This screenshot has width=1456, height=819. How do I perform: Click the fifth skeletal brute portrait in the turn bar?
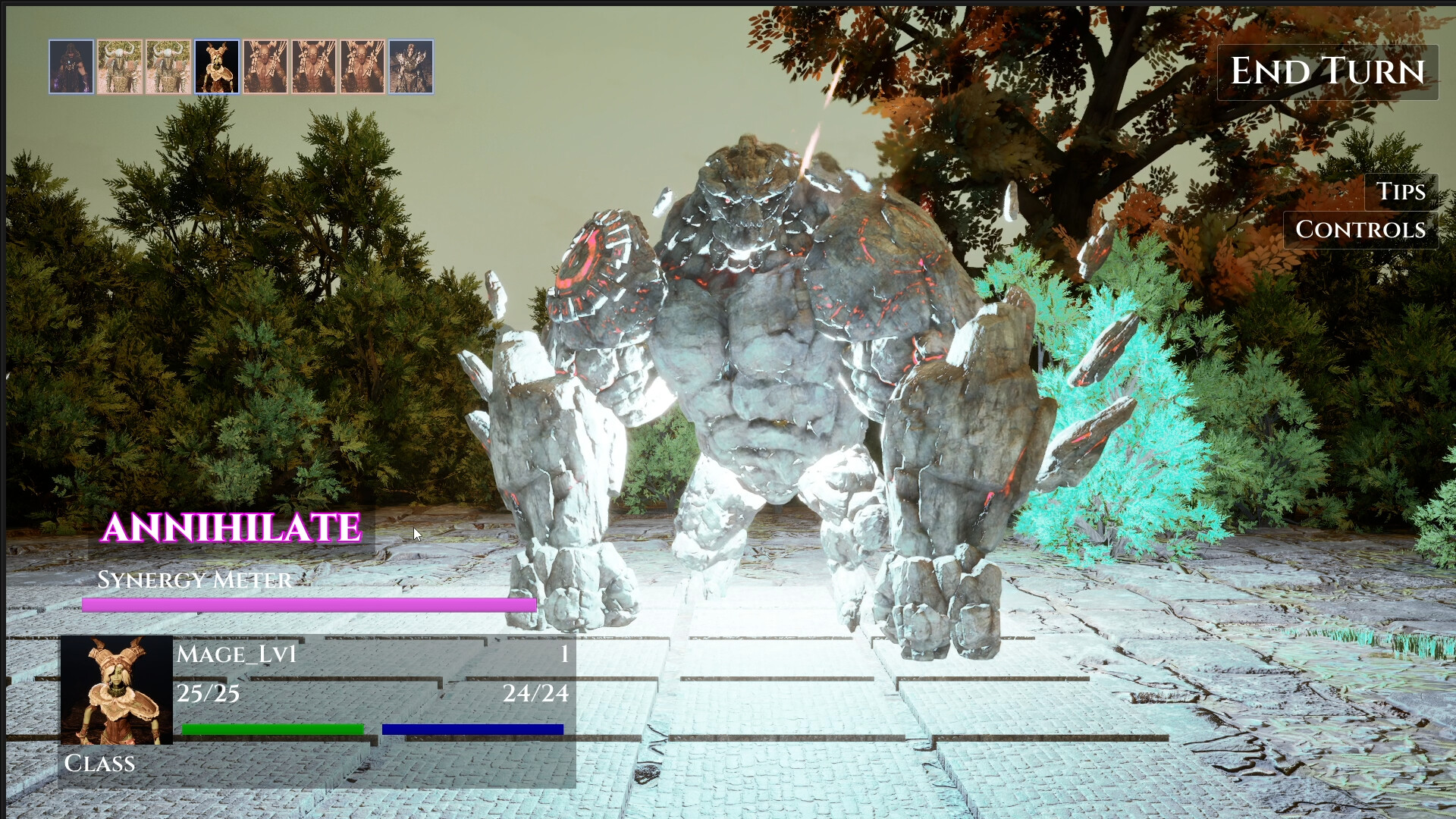coord(265,68)
